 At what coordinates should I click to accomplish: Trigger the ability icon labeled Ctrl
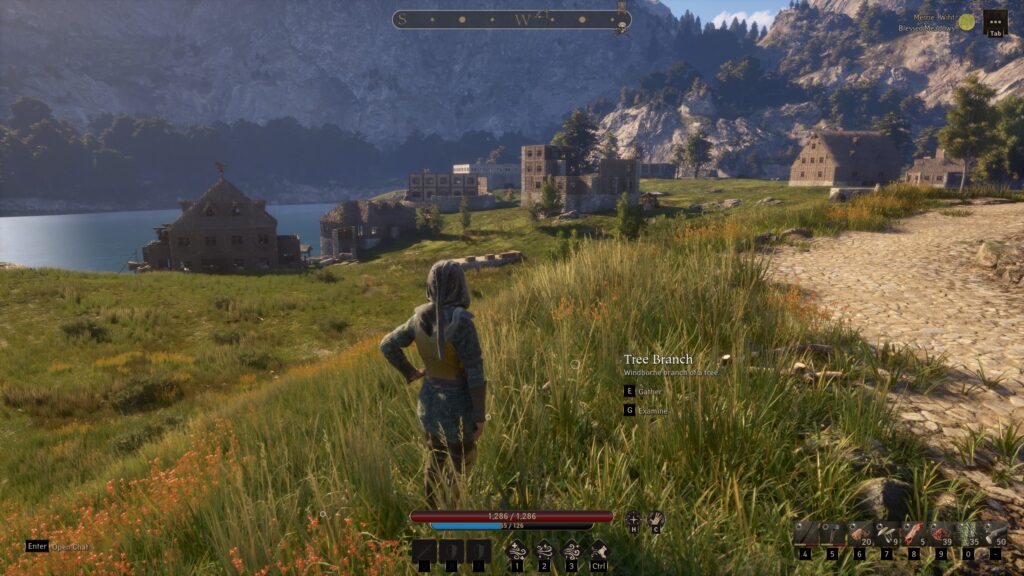[599, 549]
